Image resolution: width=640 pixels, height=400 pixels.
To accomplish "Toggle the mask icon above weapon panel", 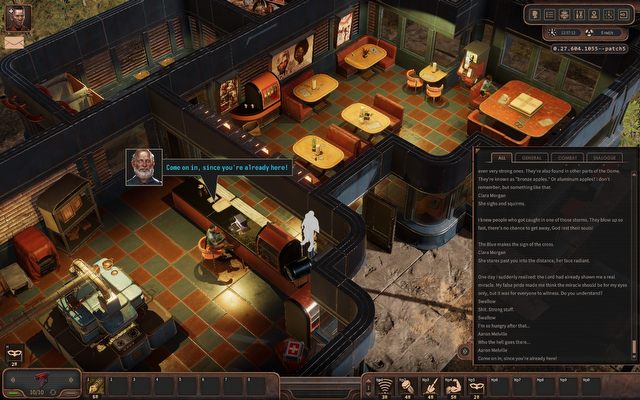I will pos(15,353).
